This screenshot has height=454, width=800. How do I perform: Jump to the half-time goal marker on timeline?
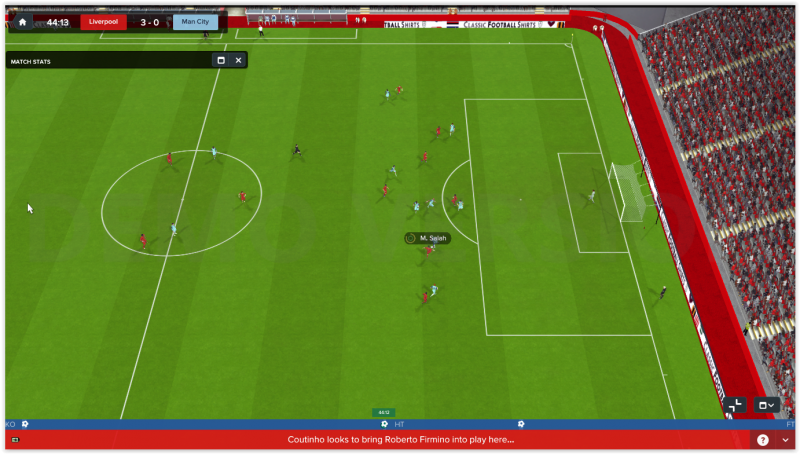(x=384, y=424)
